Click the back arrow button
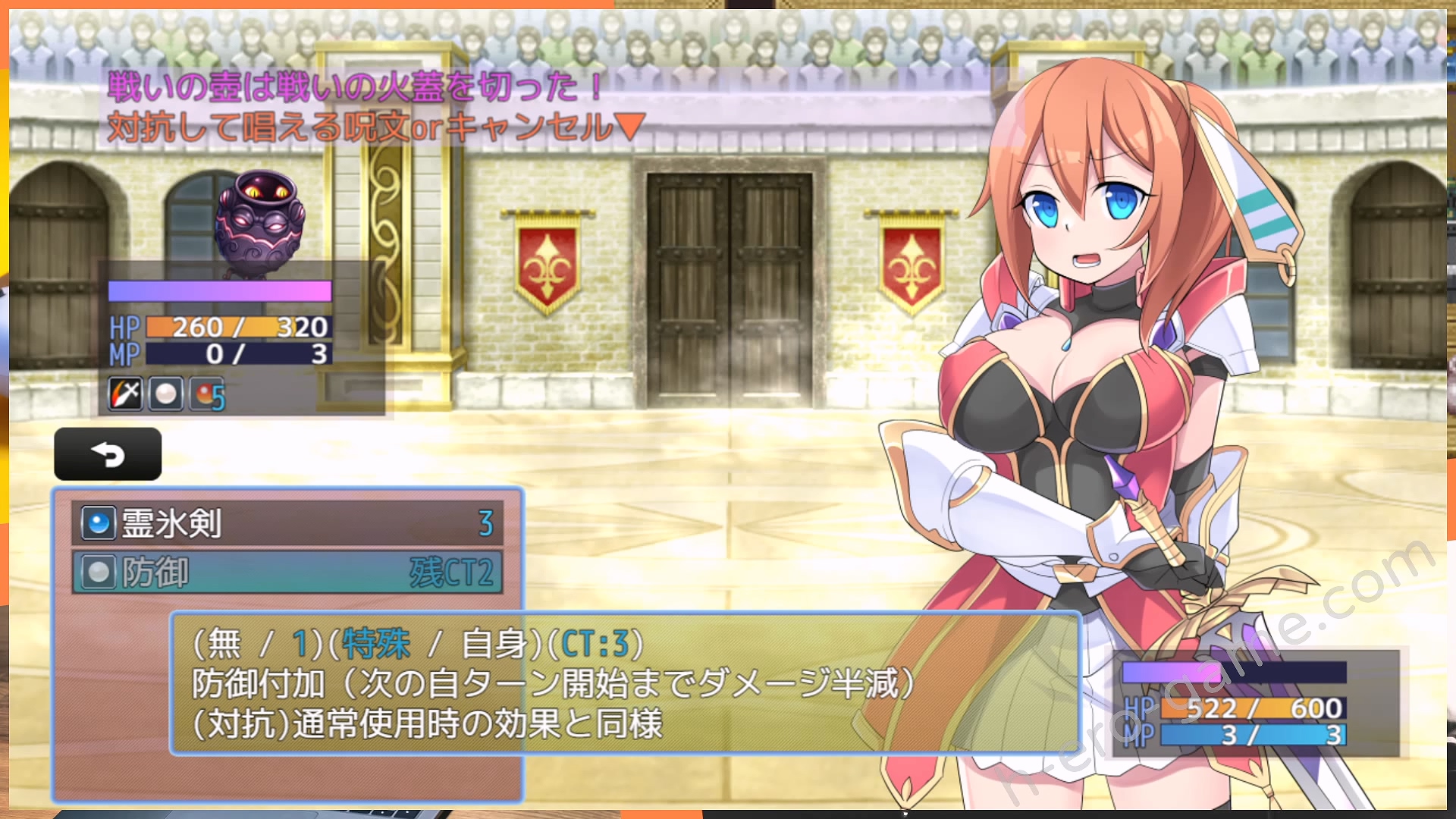The width and height of the screenshot is (1456, 819). pos(108,454)
